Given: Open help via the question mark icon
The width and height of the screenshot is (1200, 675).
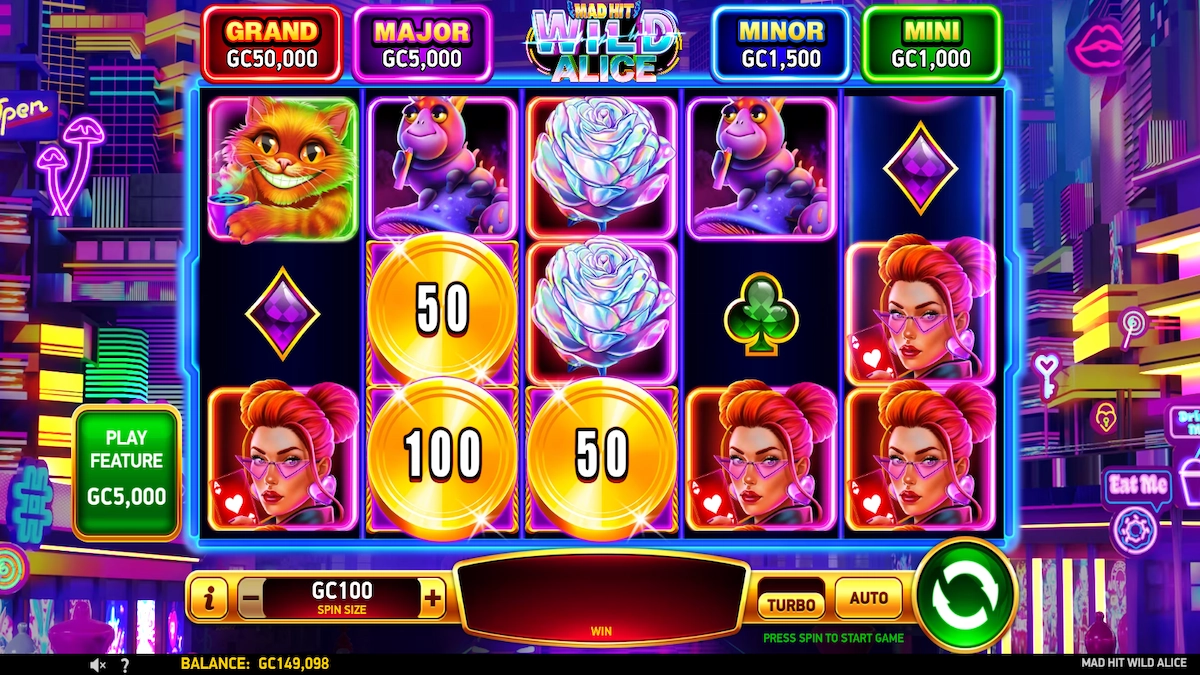Looking at the screenshot, I should click(125, 664).
